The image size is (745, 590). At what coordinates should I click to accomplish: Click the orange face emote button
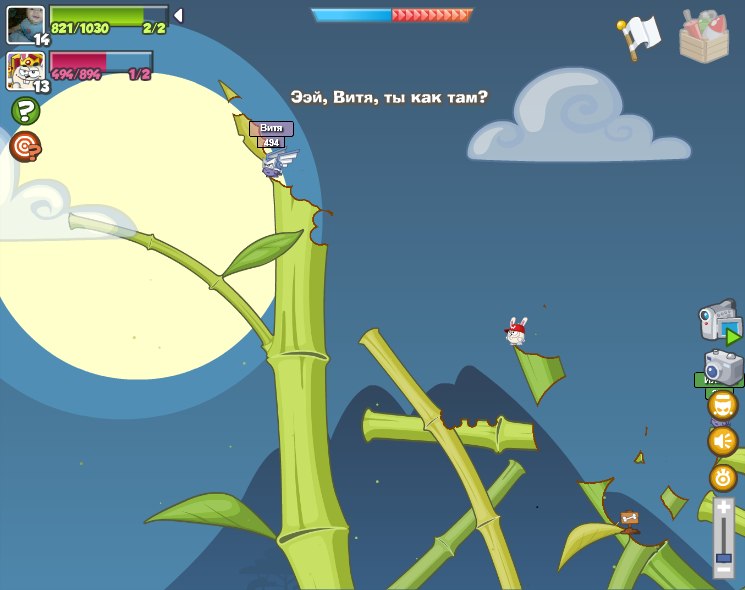[x=723, y=405]
